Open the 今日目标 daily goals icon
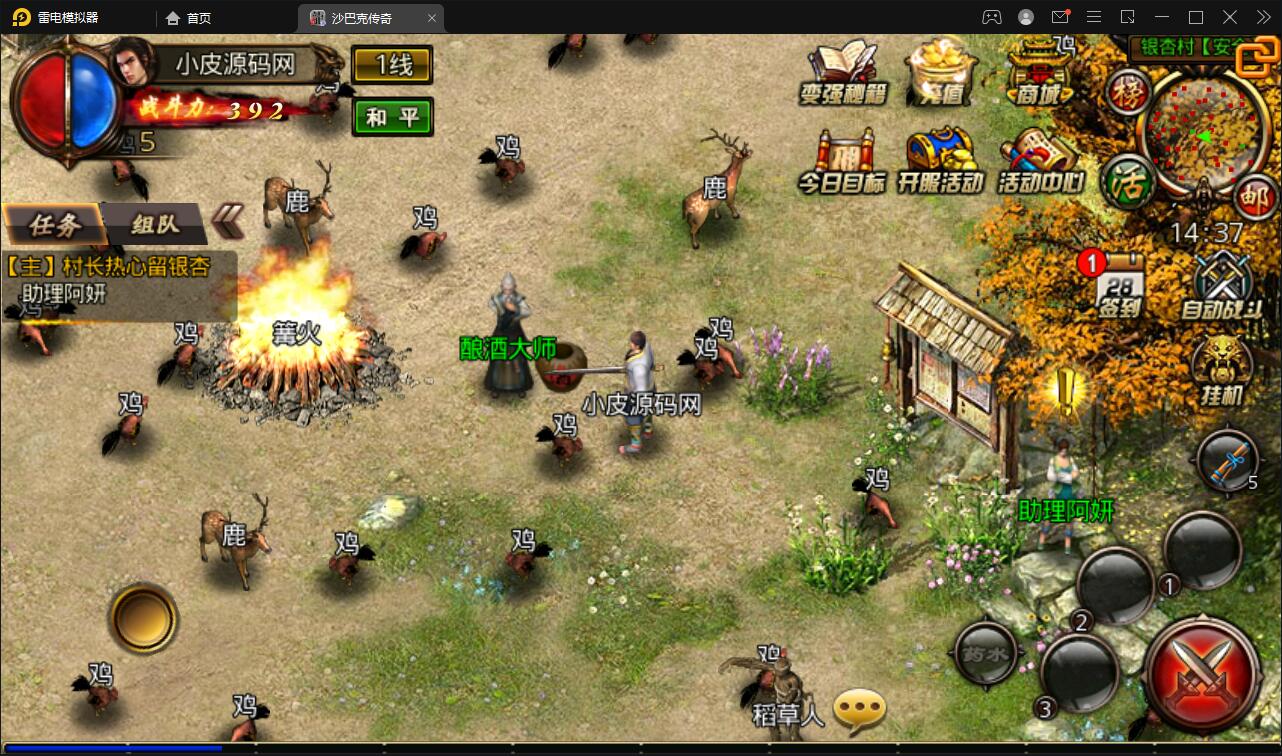The image size is (1282, 756). click(x=842, y=162)
